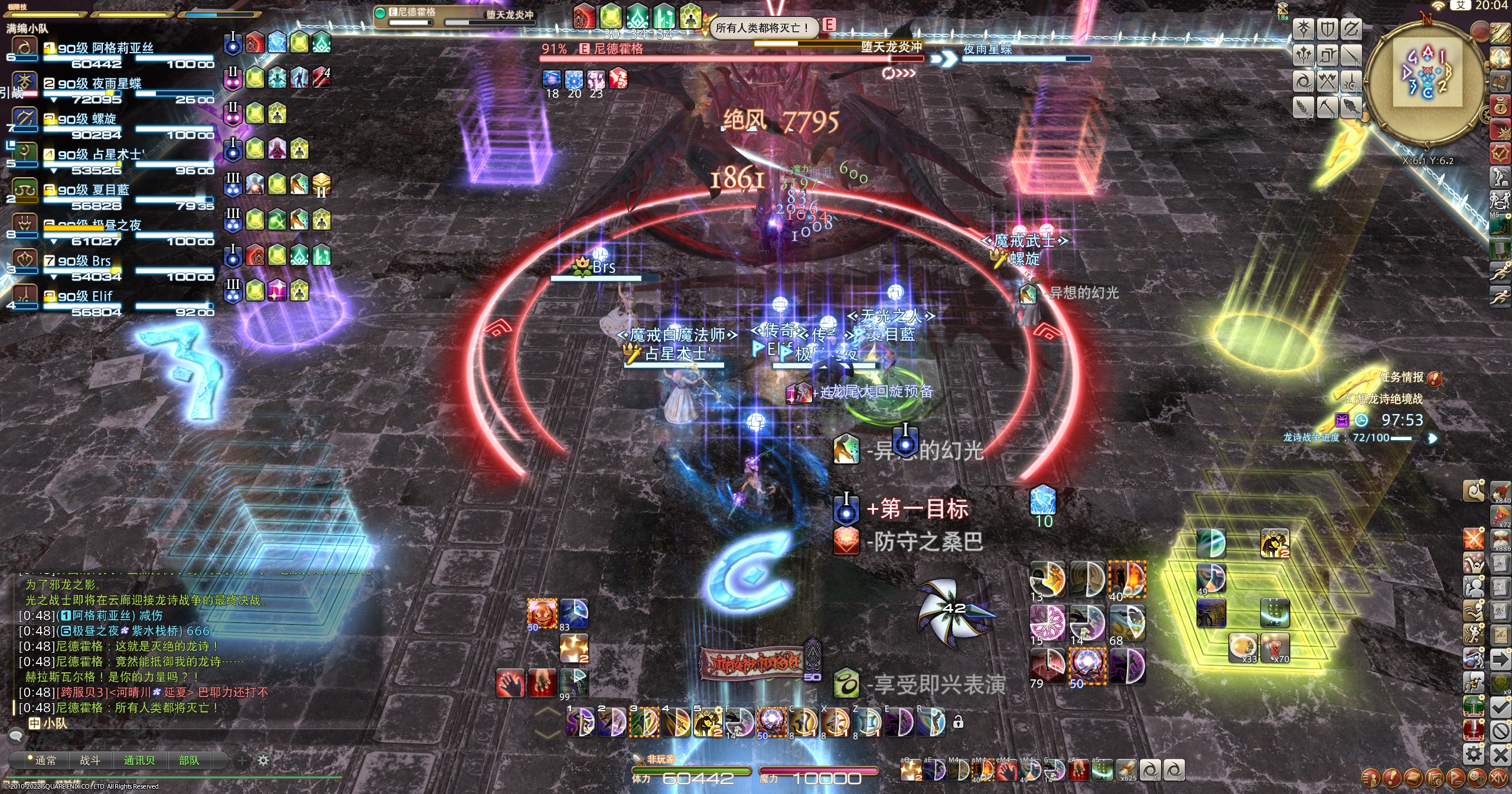Select party member 阿格莉亚丝 in party list
The height and width of the screenshot is (794, 1512).
click(105, 48)
